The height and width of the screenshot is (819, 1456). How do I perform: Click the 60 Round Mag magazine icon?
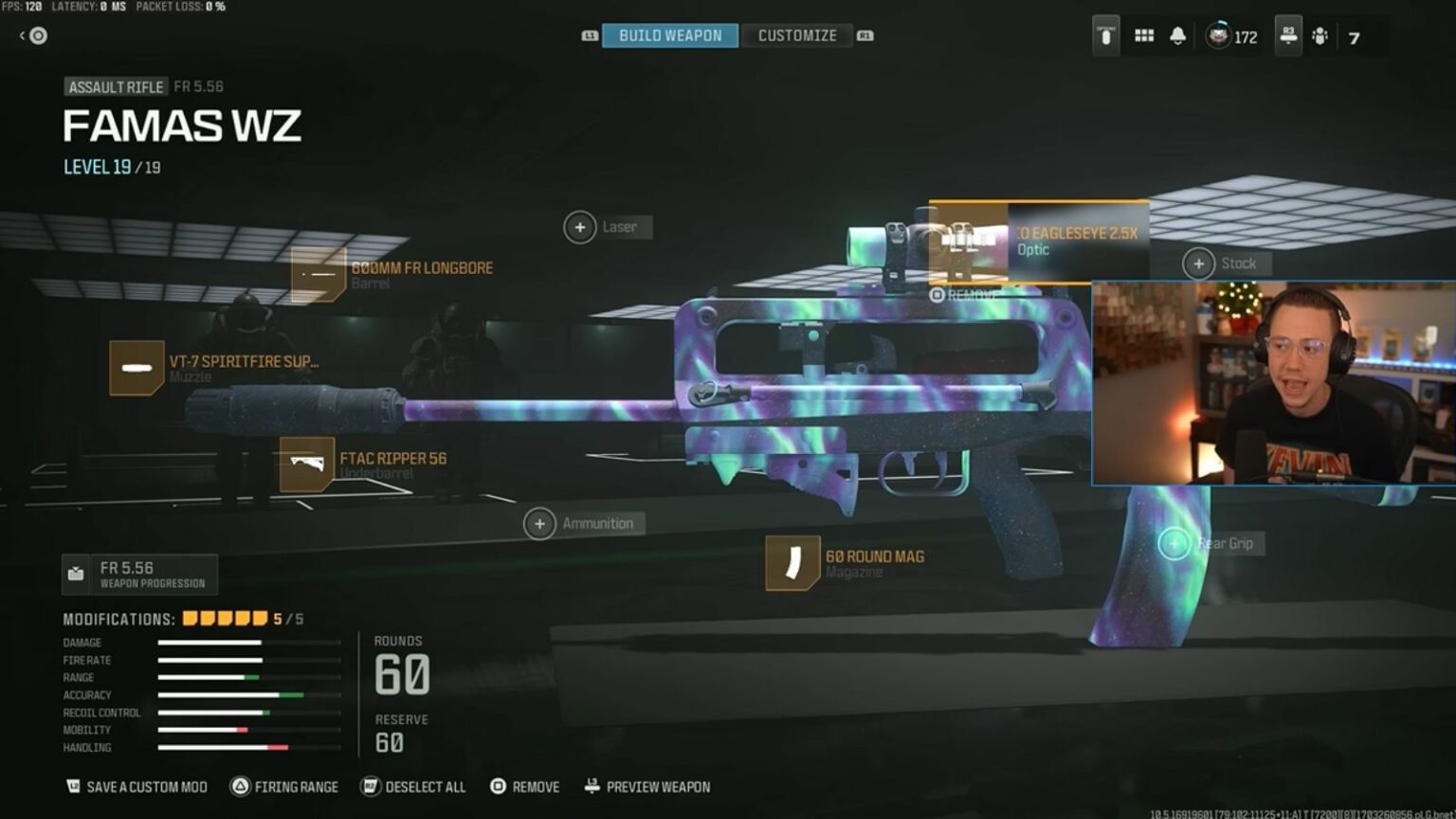click(x=794, y=563)
